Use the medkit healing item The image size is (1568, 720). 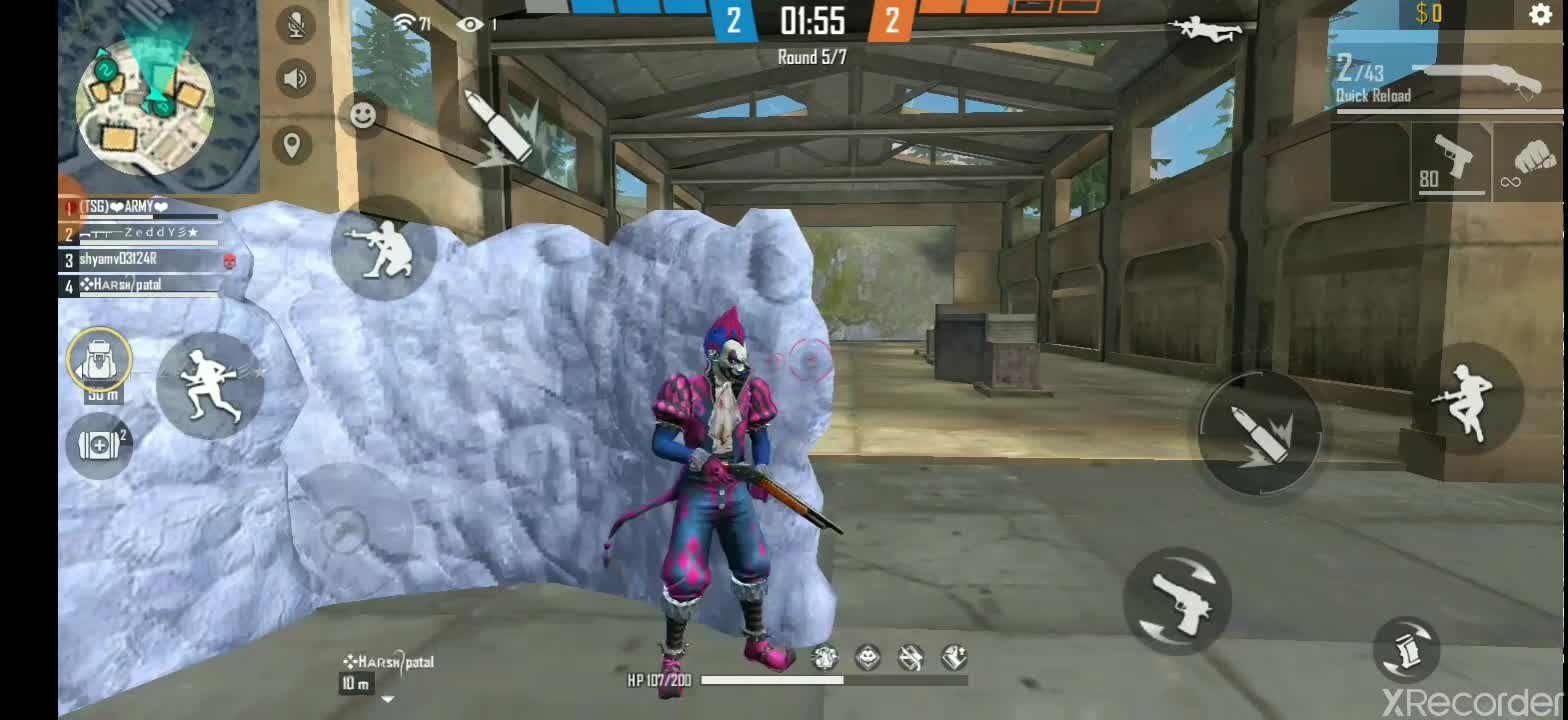[x=100, y=445]
